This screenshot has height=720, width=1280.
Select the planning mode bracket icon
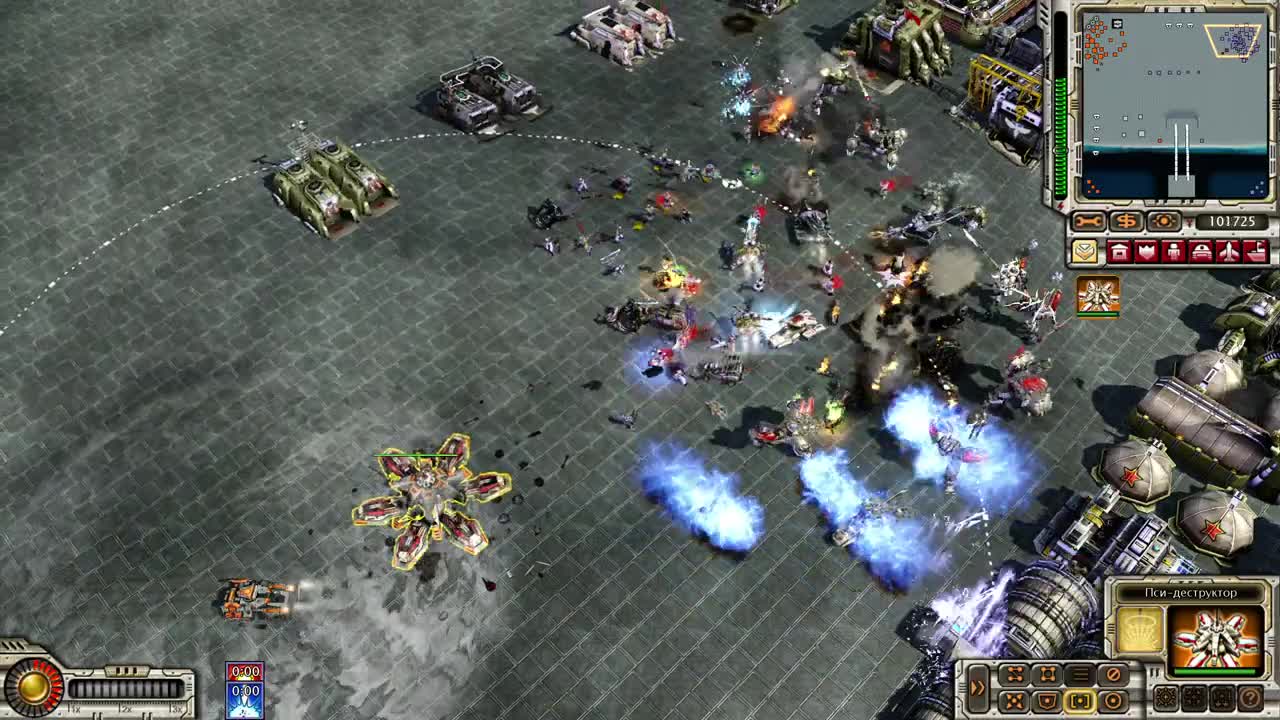pyautogui.click(x=1080, y=700)
